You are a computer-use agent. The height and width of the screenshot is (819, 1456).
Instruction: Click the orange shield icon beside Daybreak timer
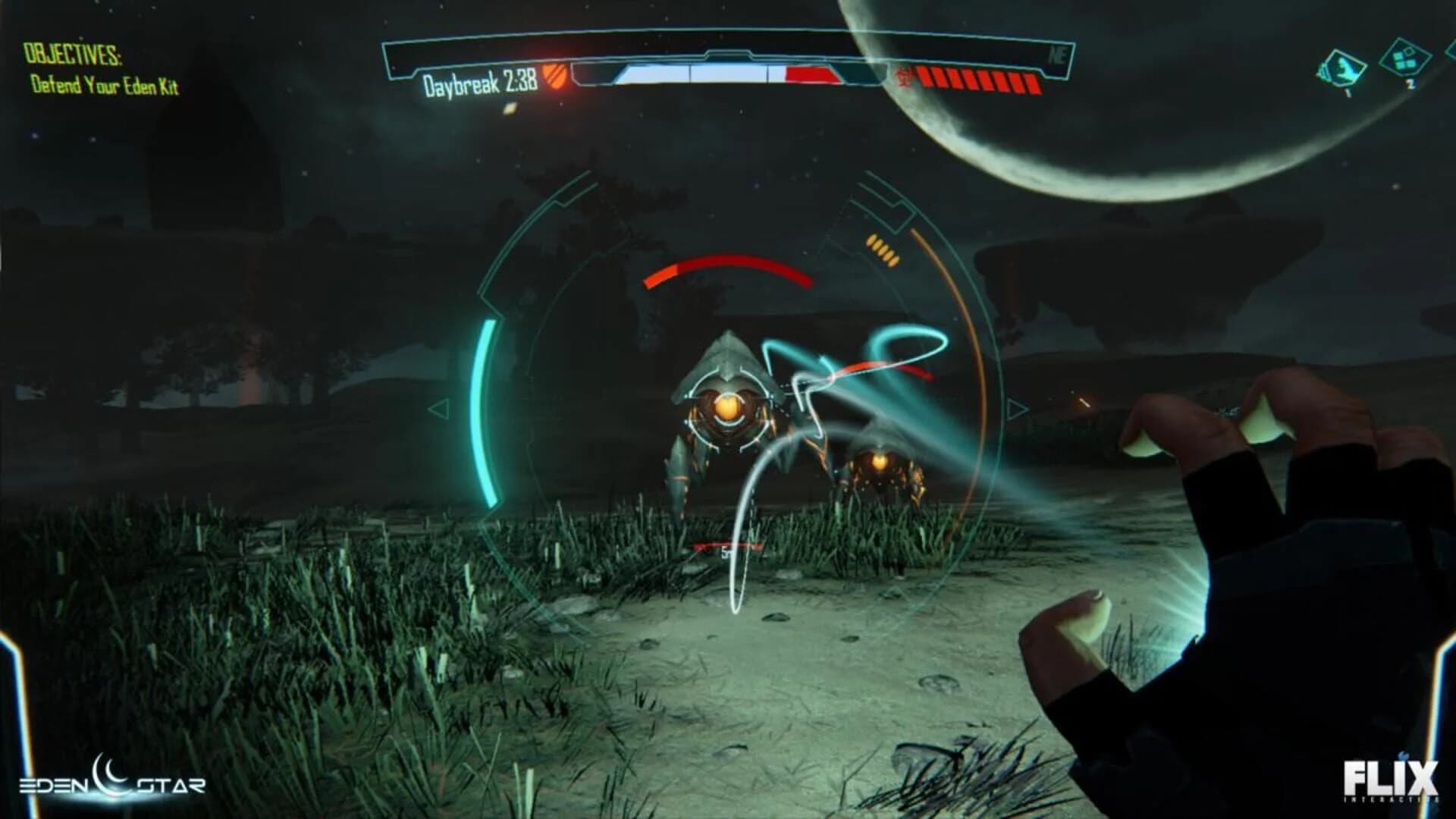point(556,76)
